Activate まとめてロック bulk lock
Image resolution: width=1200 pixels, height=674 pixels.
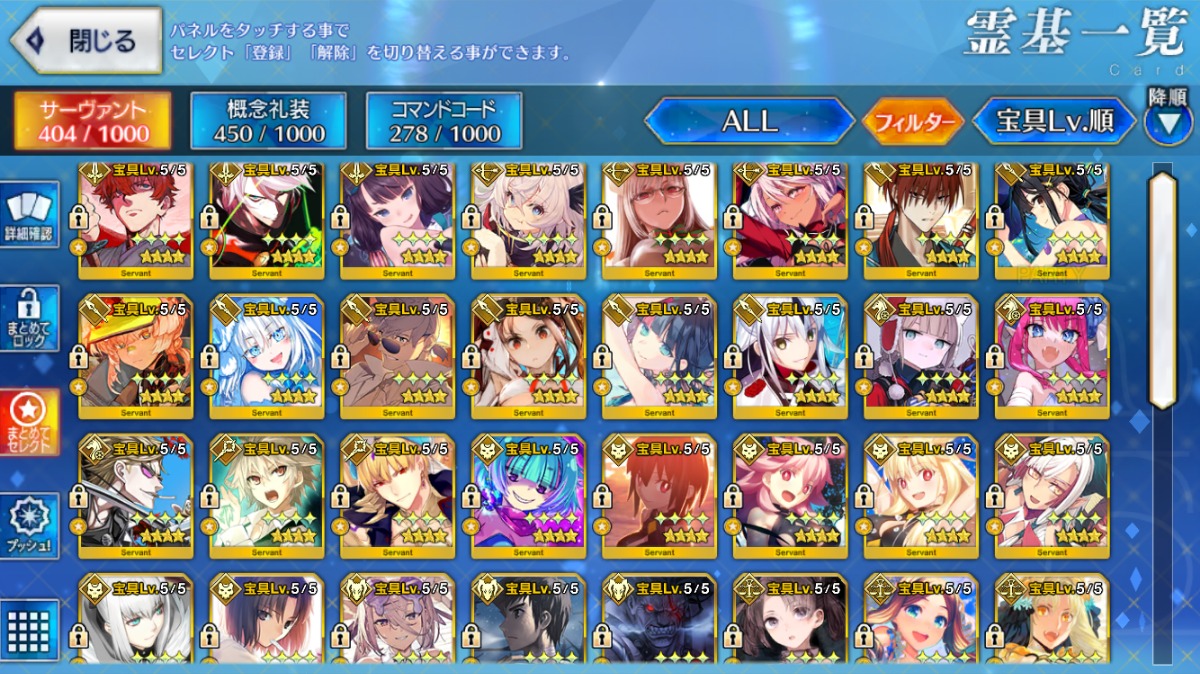(29, 319)
